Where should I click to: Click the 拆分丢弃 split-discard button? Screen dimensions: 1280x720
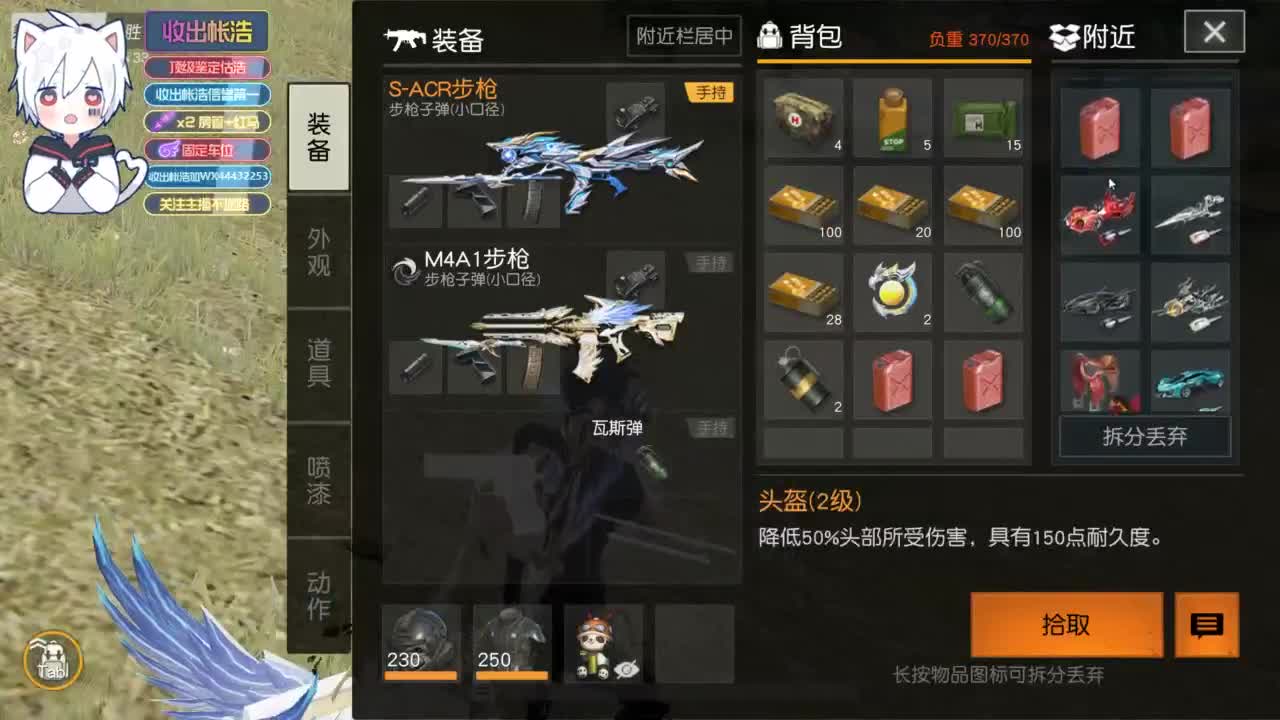(1144, 438)
